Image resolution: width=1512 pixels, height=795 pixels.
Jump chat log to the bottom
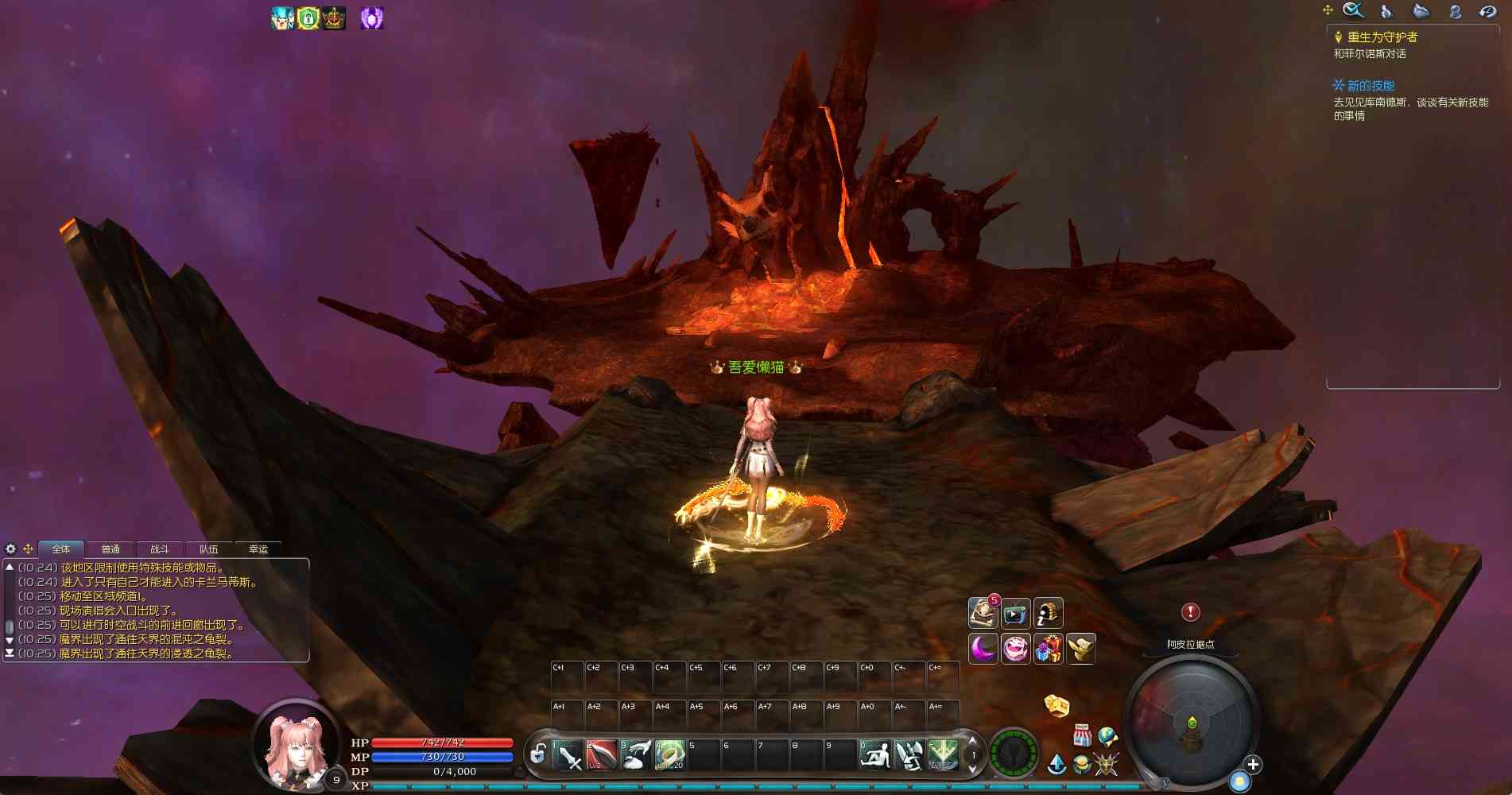tap(10, 653)
